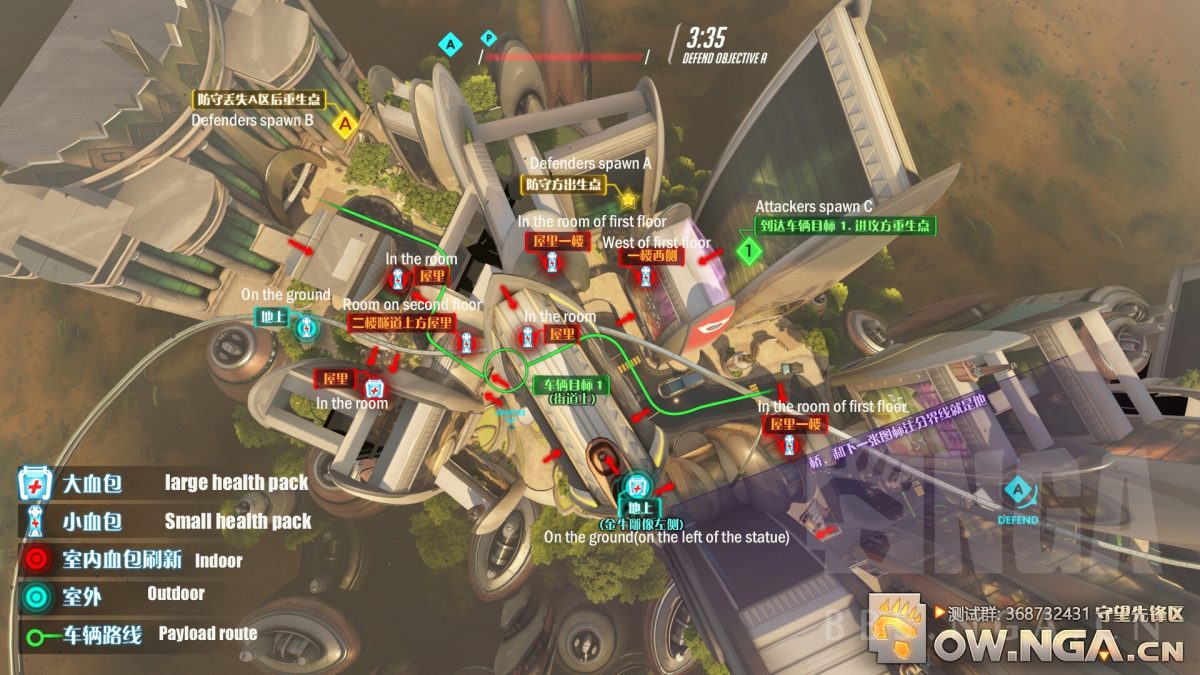Image resolution: width=1200 pixels, height=675 pixels.
Task: Toggle the red Indoor legend marker
Action: click(37, 559)
